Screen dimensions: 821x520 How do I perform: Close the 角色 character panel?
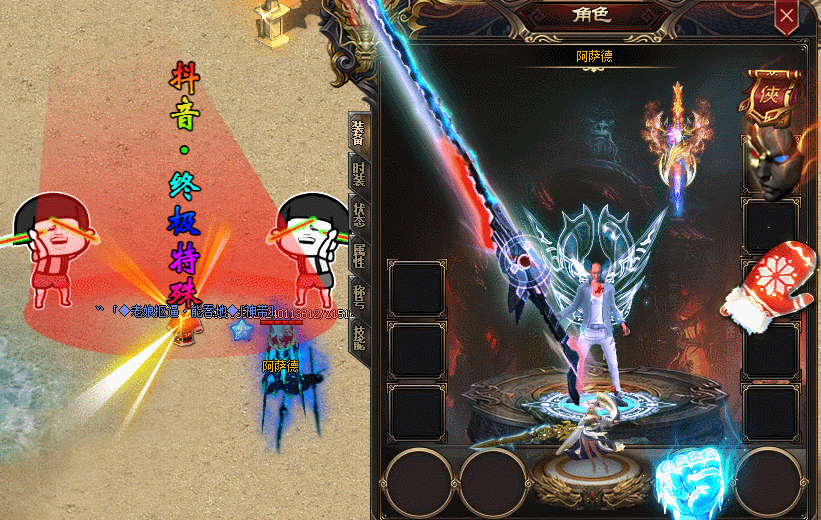coord(787,16)
